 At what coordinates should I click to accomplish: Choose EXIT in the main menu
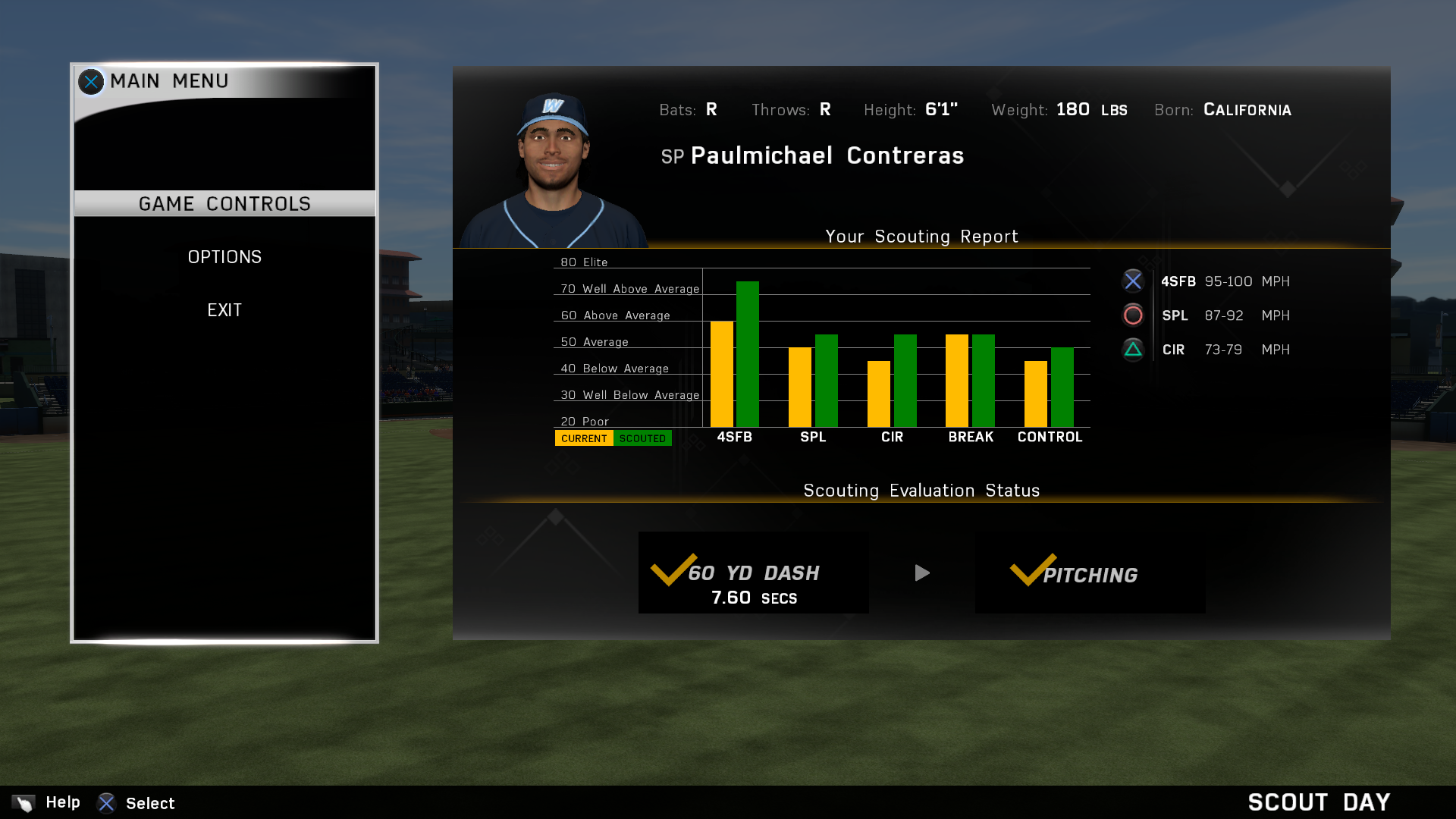pyautogui.click(x=224, y=309)
